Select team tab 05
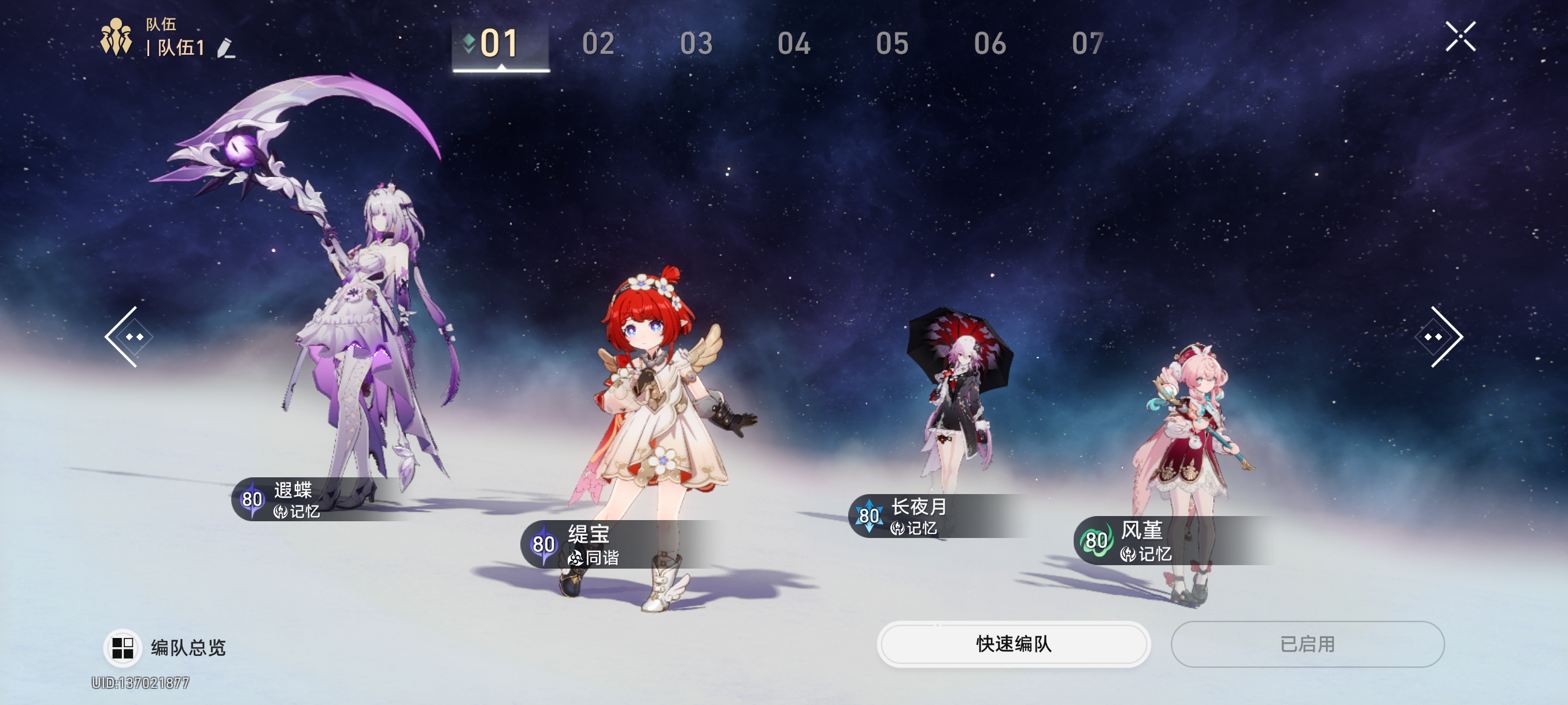This screenshot has height=705, width=1568. coord(892,44)
